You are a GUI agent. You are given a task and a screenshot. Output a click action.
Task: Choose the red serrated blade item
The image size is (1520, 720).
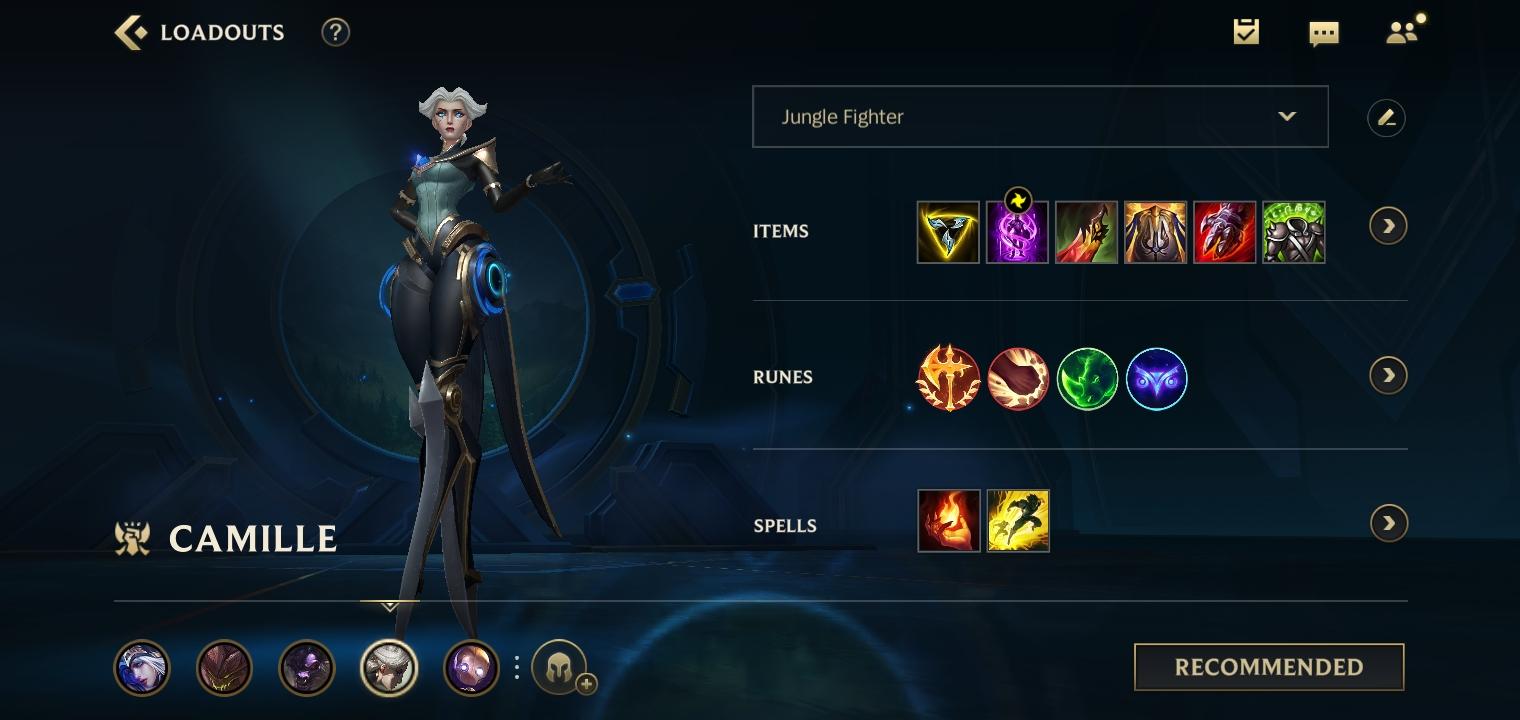coord(1086,232)
